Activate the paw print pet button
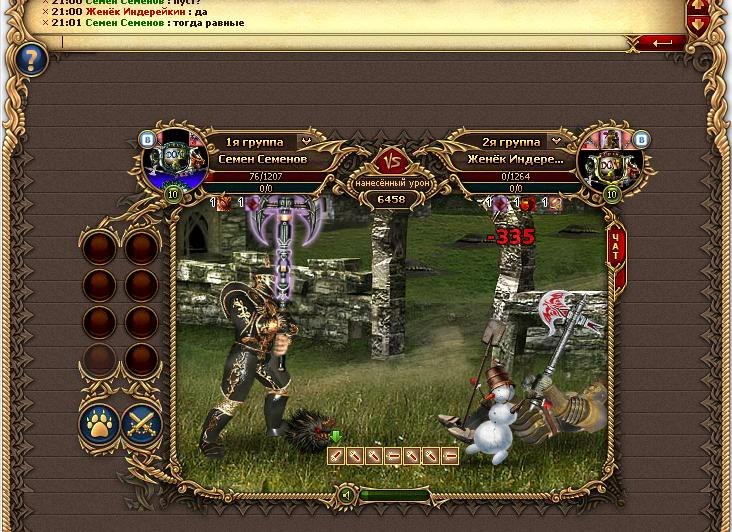This screenshot has height=532, width=732. [x=99, y=425]
